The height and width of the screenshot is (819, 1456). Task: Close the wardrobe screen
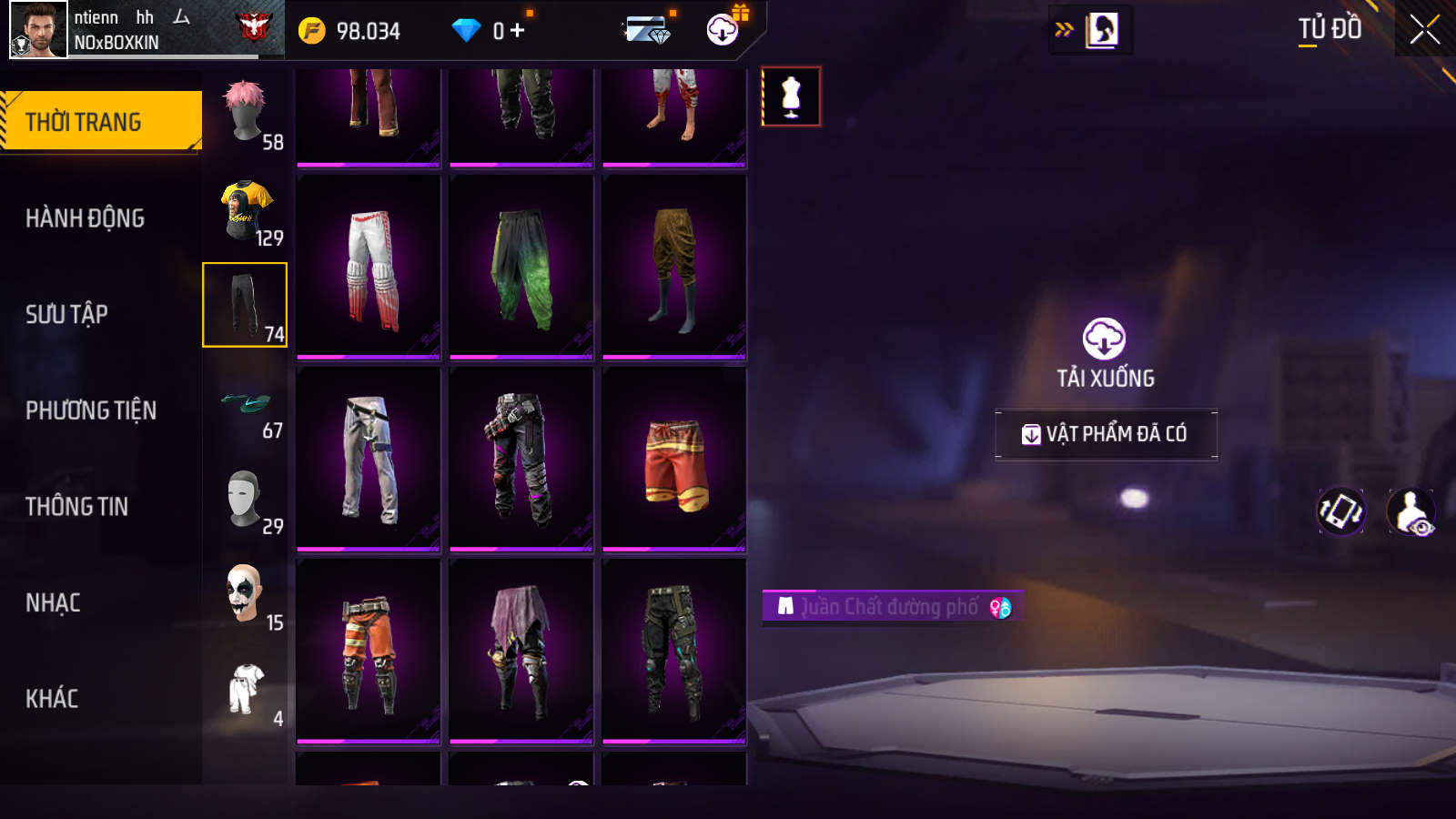click(1424, 30)
